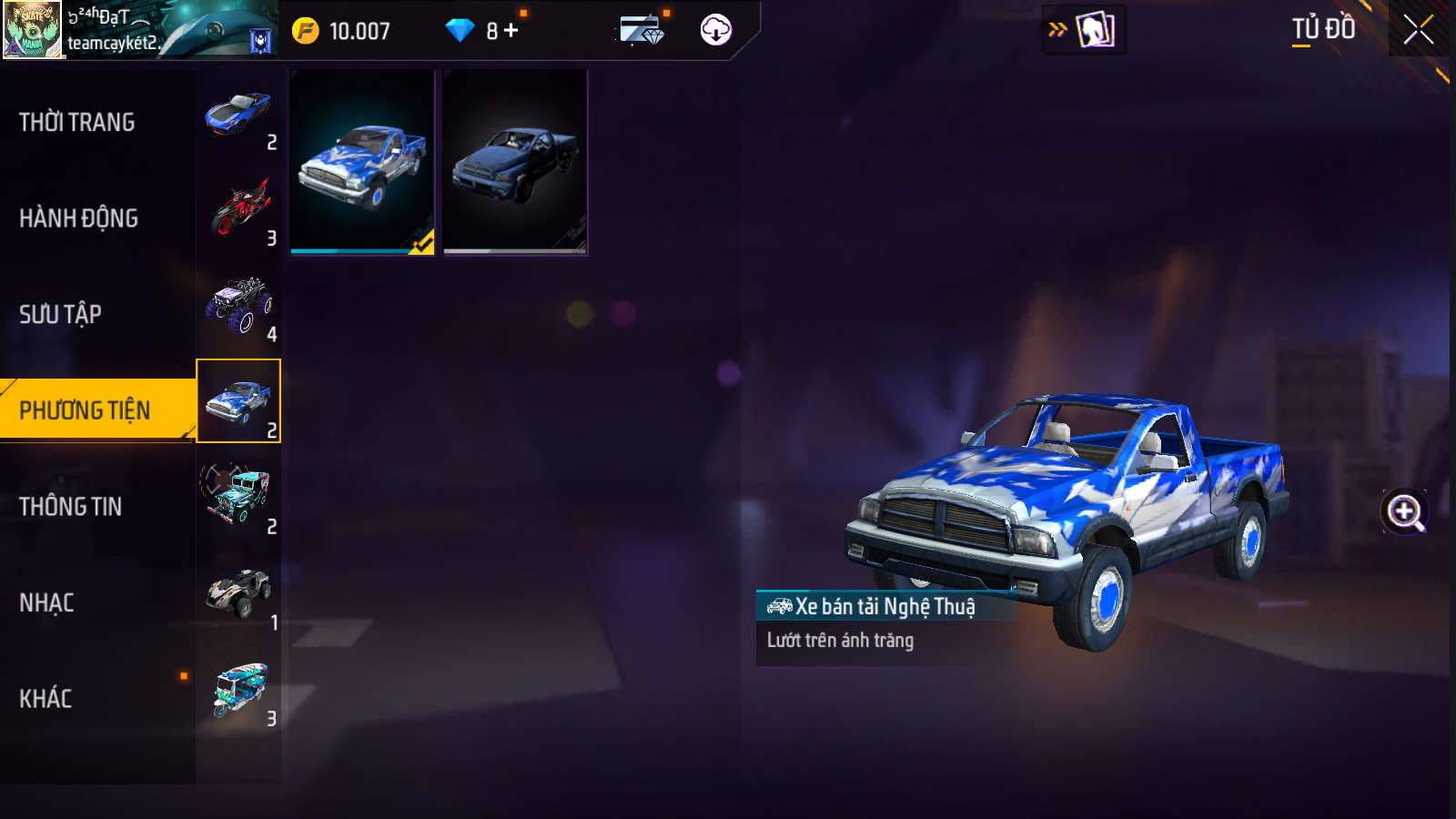Open the Thời Trang category
Image resolution: width=1456 pixels, height=819 pixels.
coord(77,122)
